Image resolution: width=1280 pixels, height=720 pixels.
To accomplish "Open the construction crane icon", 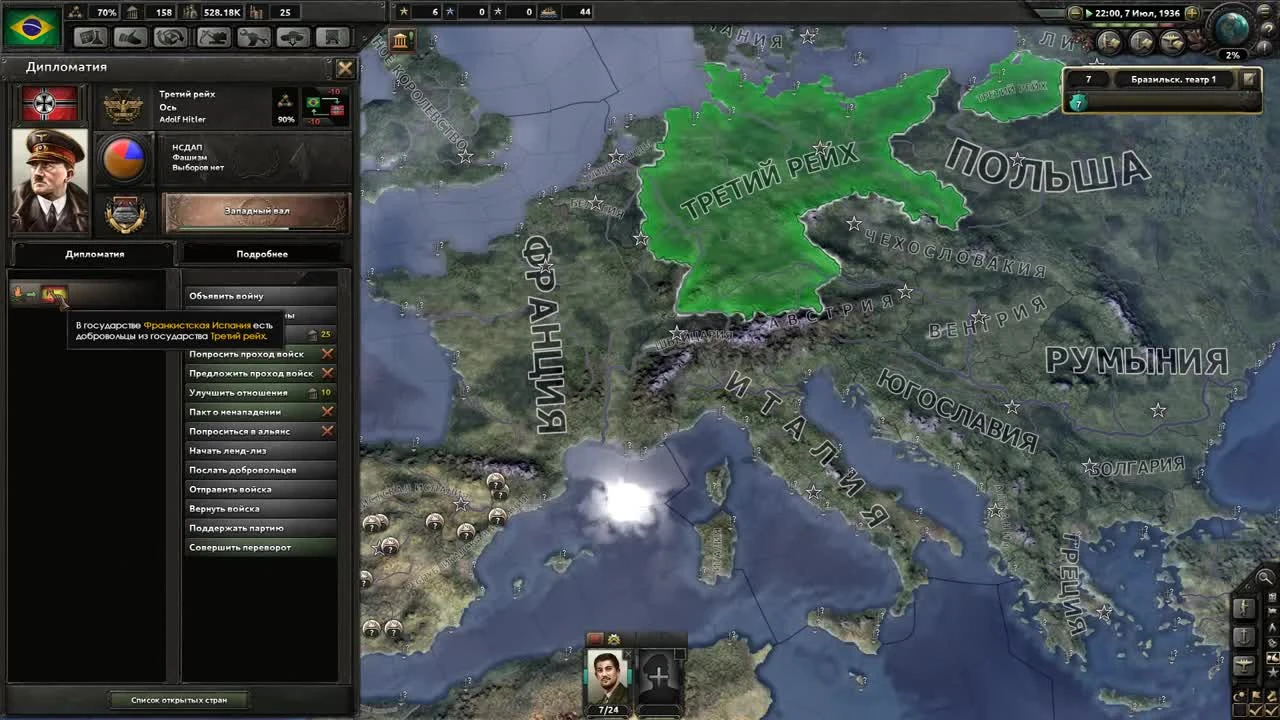I will click(212, 37).
